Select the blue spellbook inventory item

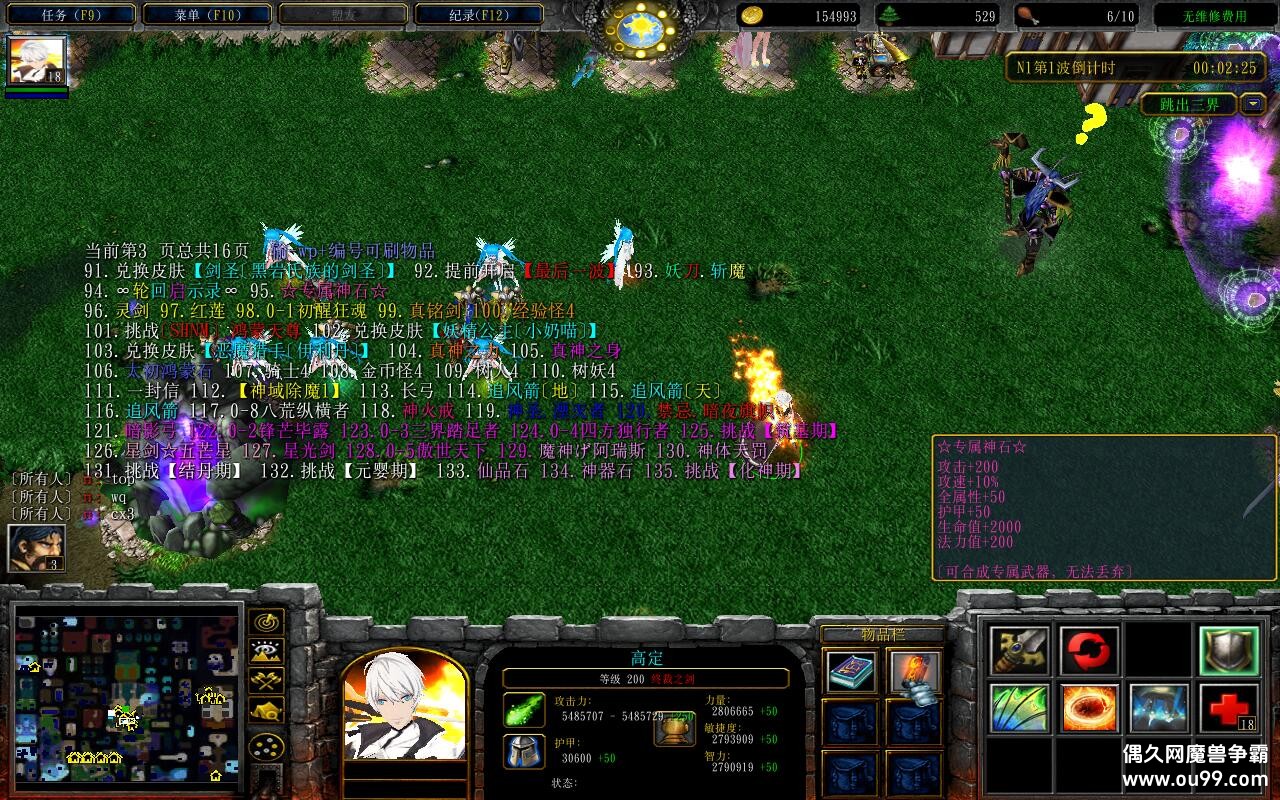(852, 673)
